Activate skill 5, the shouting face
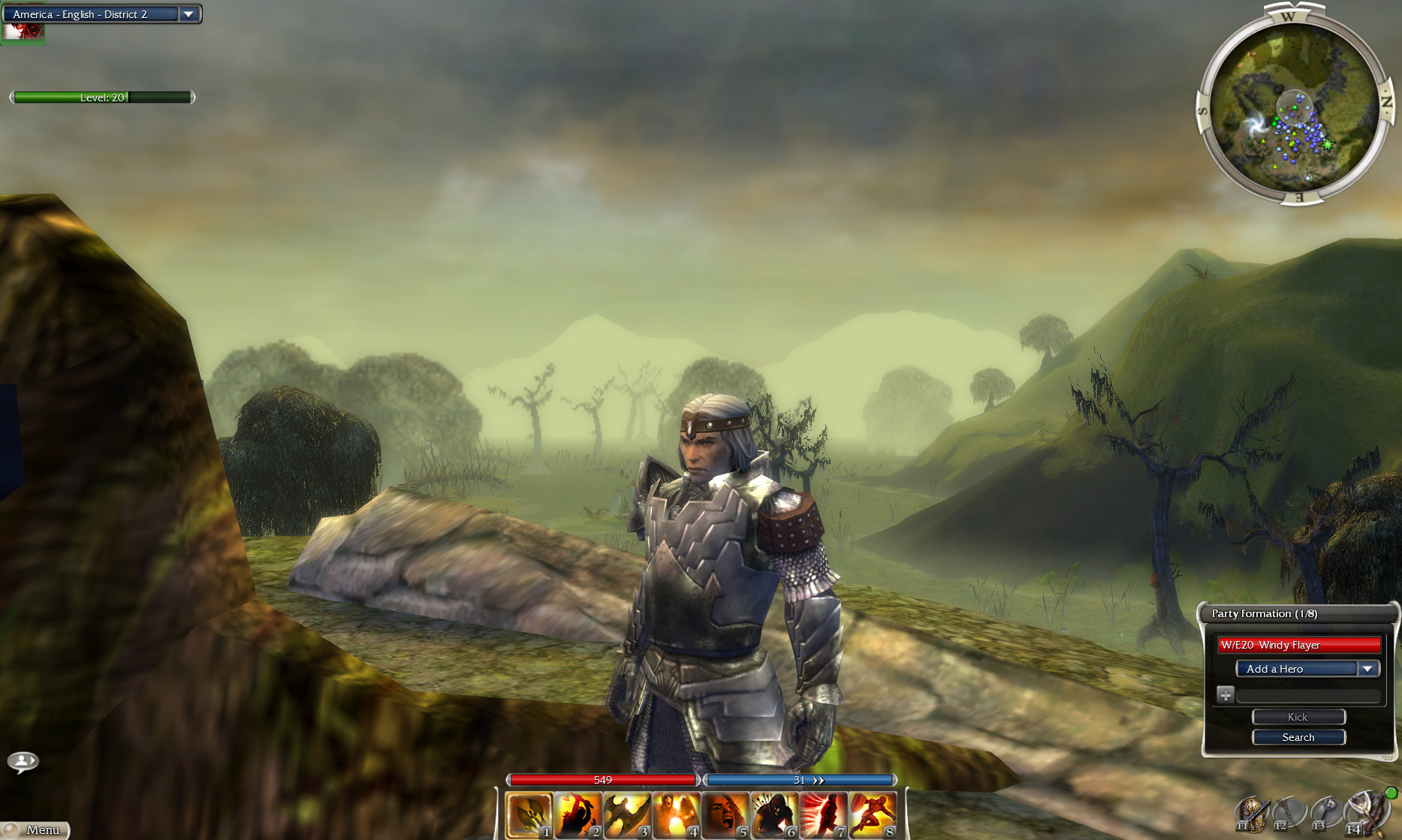This screenshot has height=840, width=1402. tap(725, 814)
